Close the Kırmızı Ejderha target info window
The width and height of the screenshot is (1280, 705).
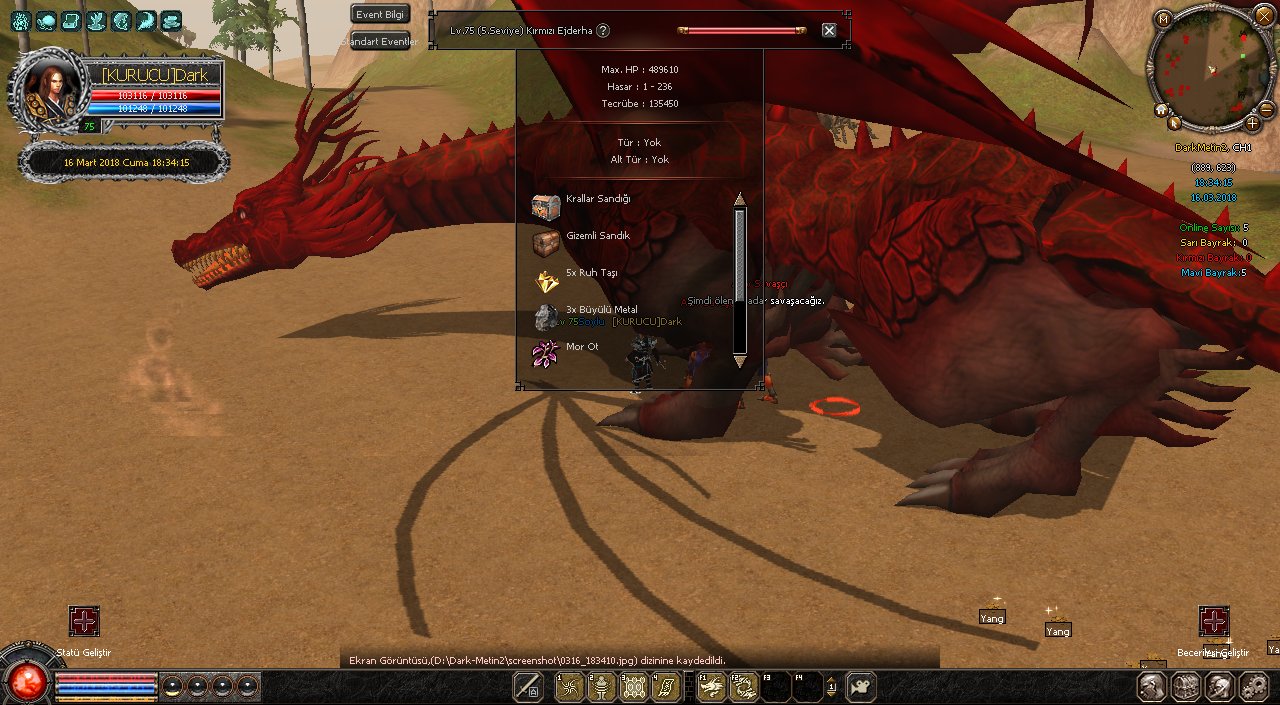829,30
